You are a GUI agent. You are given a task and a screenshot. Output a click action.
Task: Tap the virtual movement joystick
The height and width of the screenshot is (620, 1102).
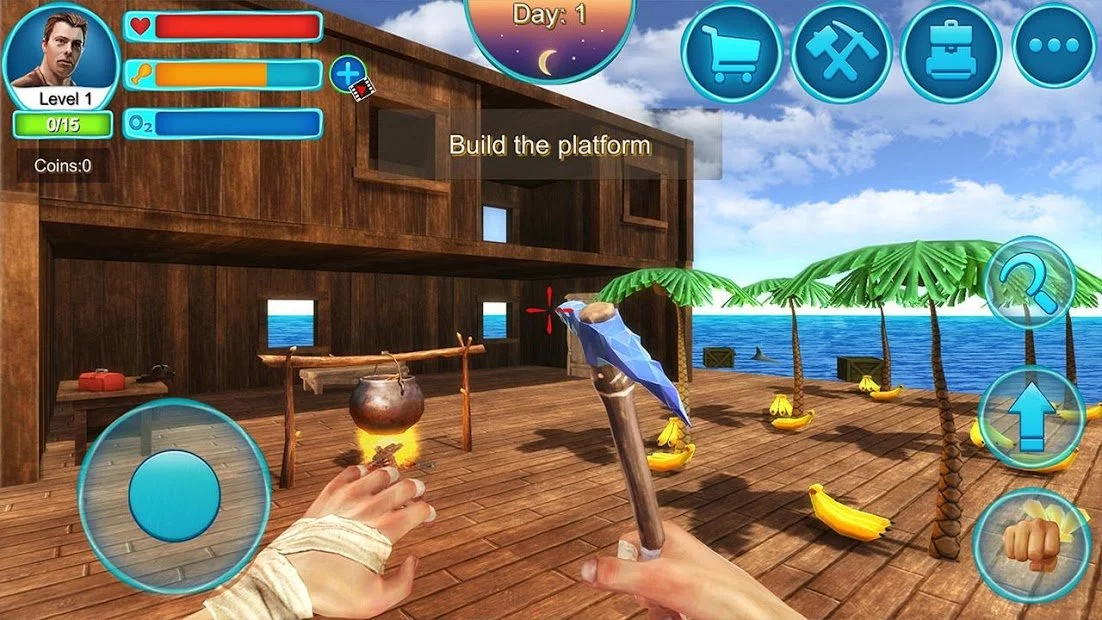pyautogui.click(x=174, y=496)
